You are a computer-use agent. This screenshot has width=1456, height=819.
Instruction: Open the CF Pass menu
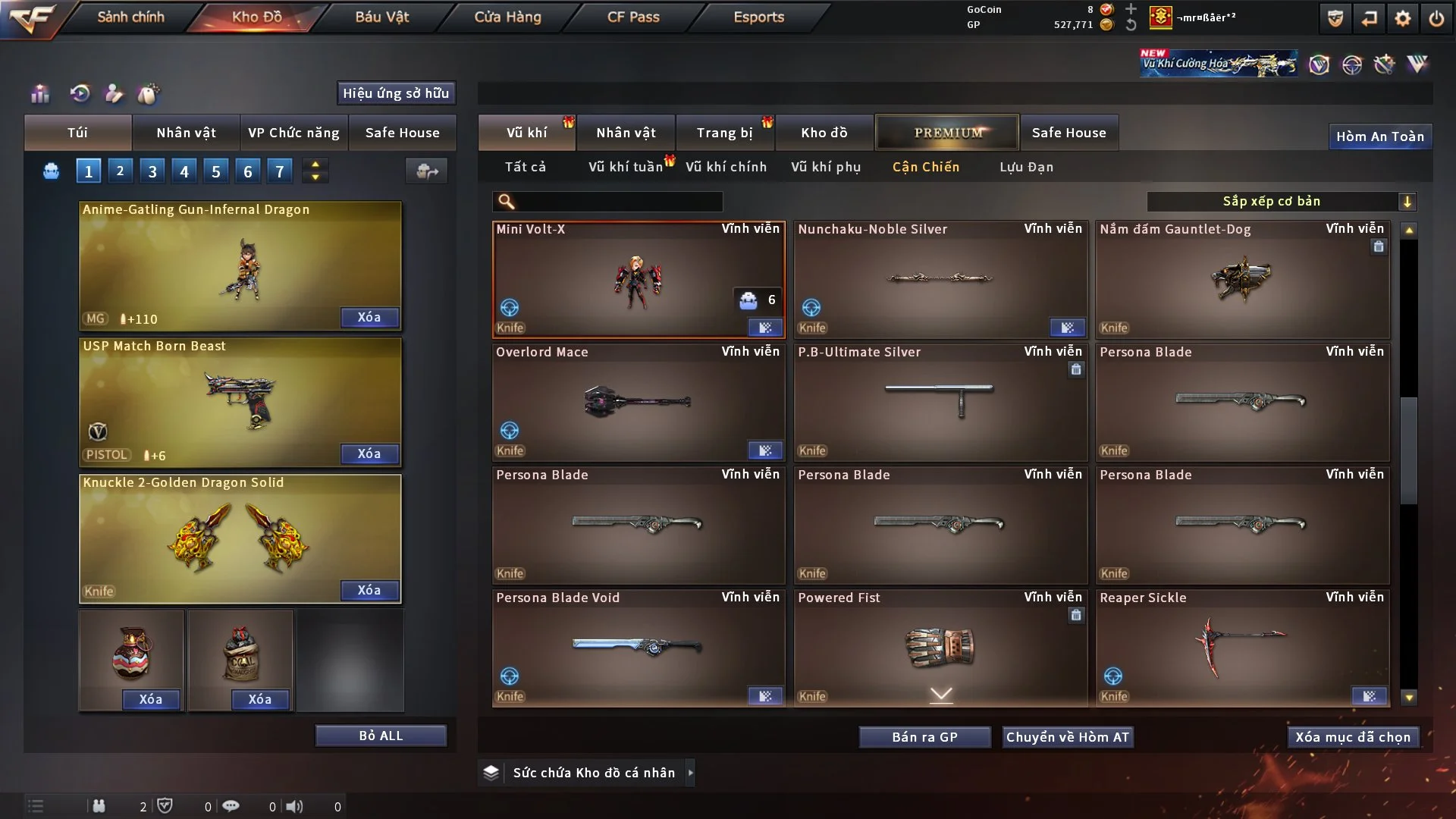click(633, 17)
